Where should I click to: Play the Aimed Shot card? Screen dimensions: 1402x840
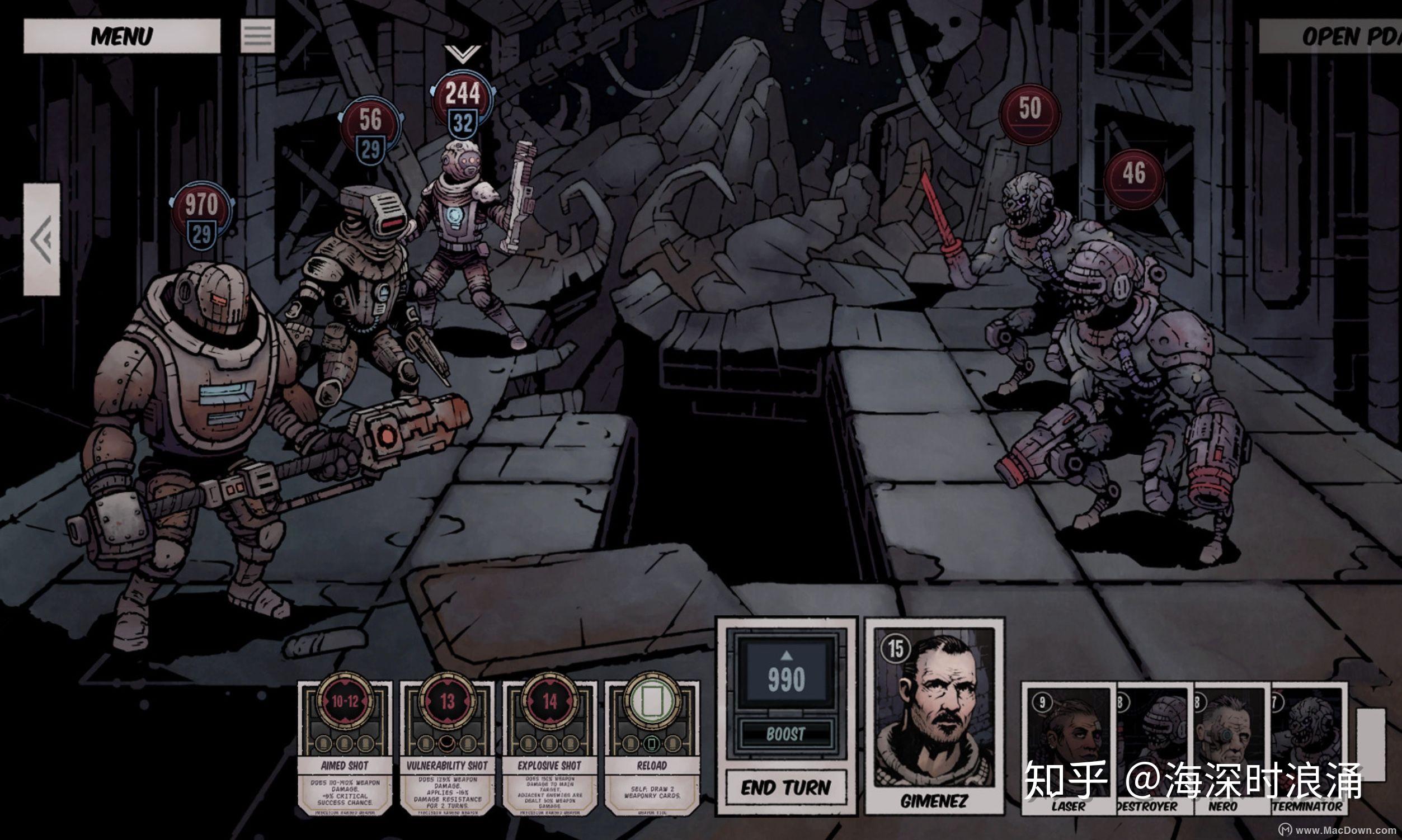tap(345, 747)
